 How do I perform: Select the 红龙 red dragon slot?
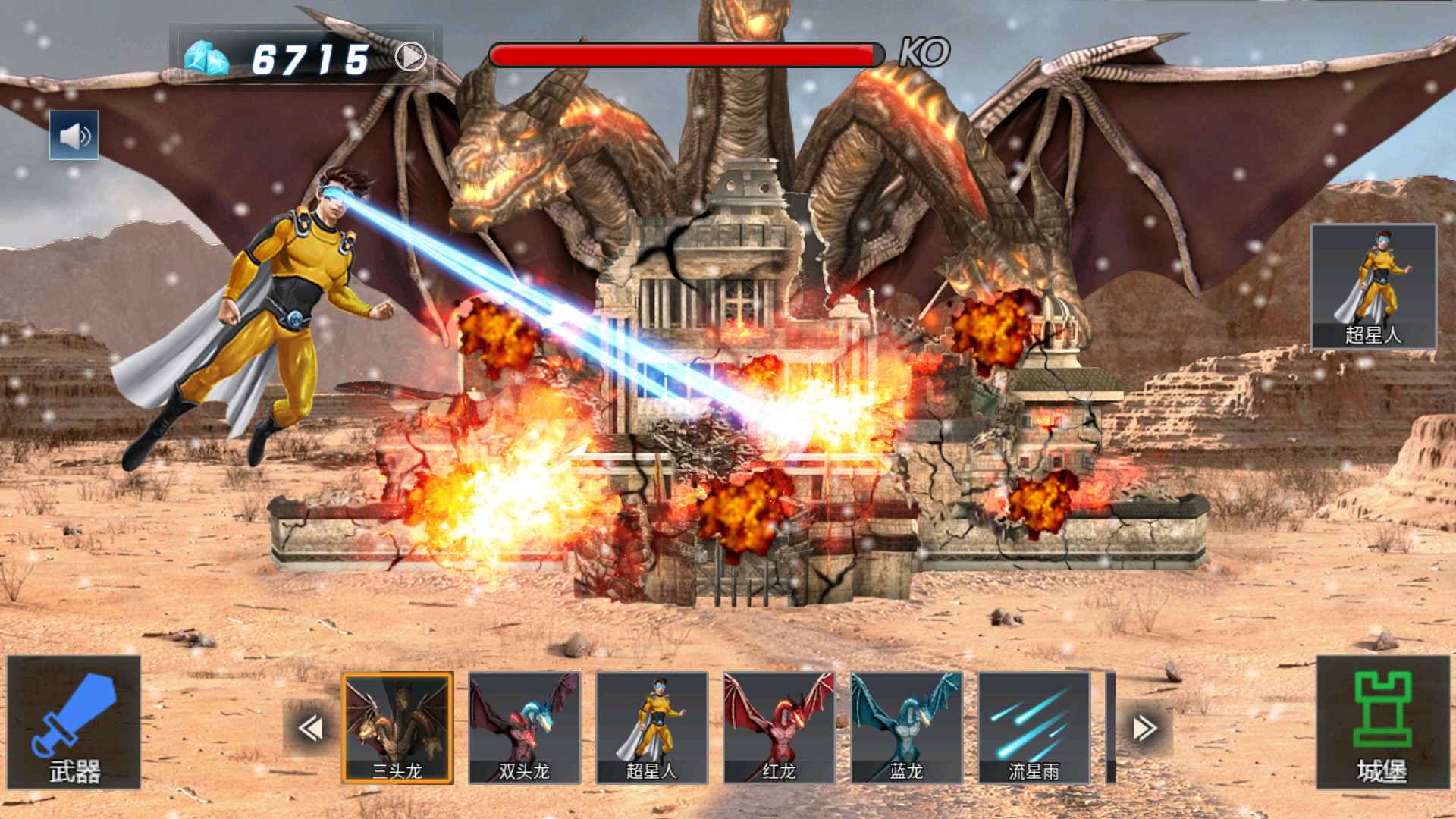tap(779, 727)
